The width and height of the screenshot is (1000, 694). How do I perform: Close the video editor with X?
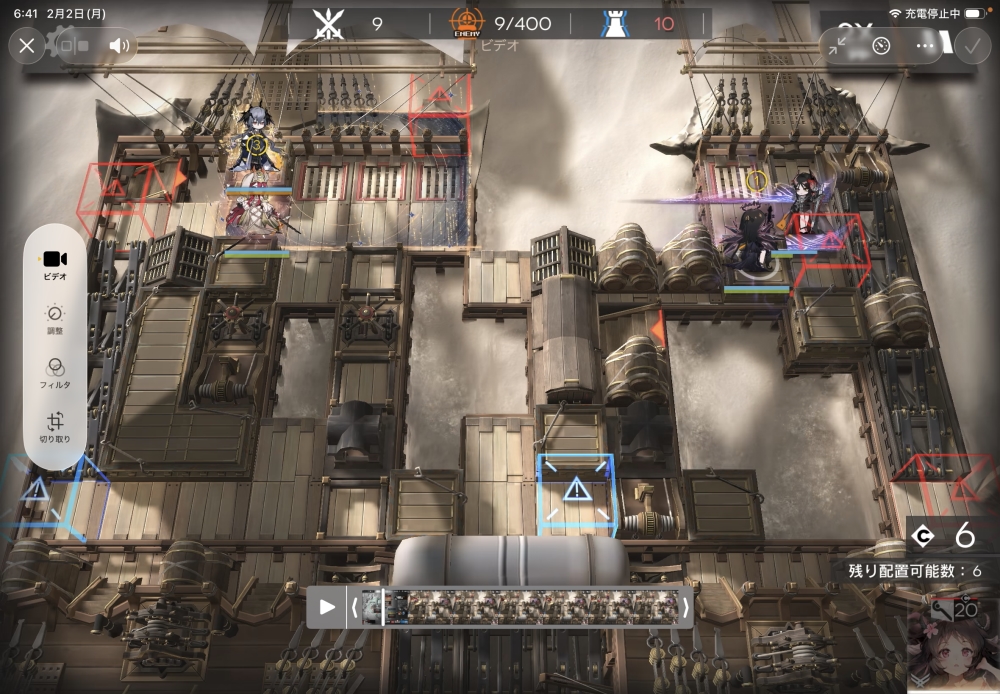27,45
